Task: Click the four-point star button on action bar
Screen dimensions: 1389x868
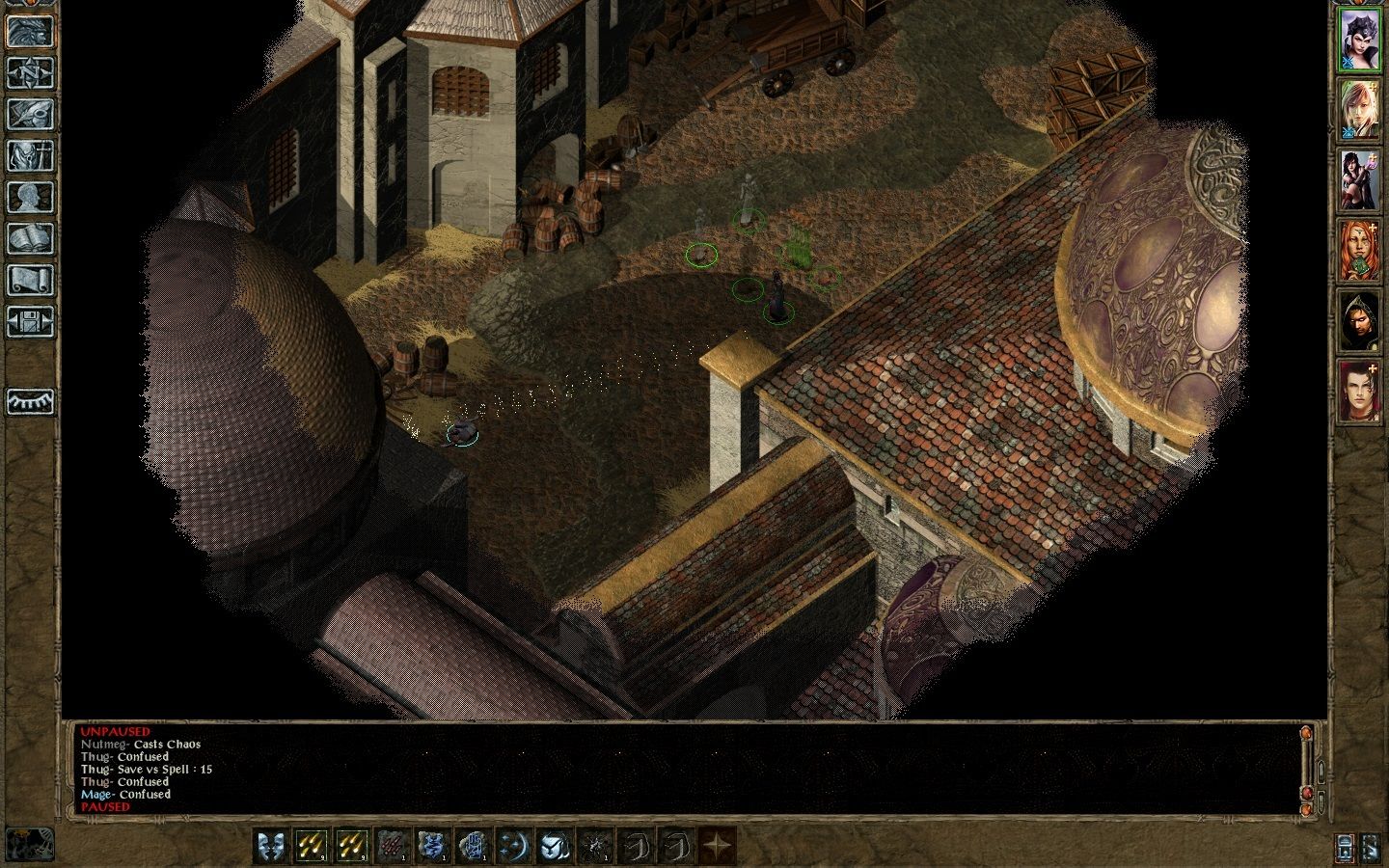Action: coord(716,846)
